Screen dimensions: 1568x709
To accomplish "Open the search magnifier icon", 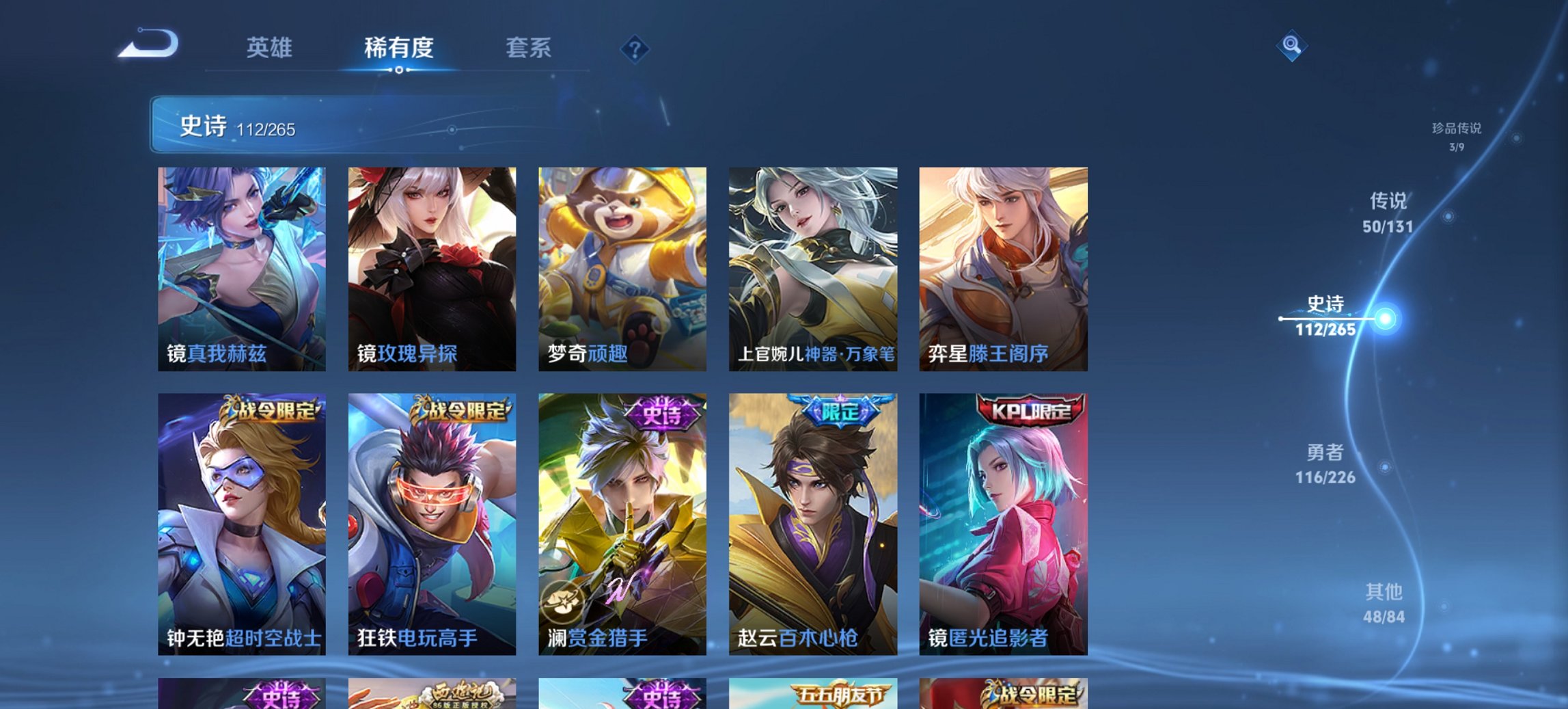I will tap(1291, 46).
